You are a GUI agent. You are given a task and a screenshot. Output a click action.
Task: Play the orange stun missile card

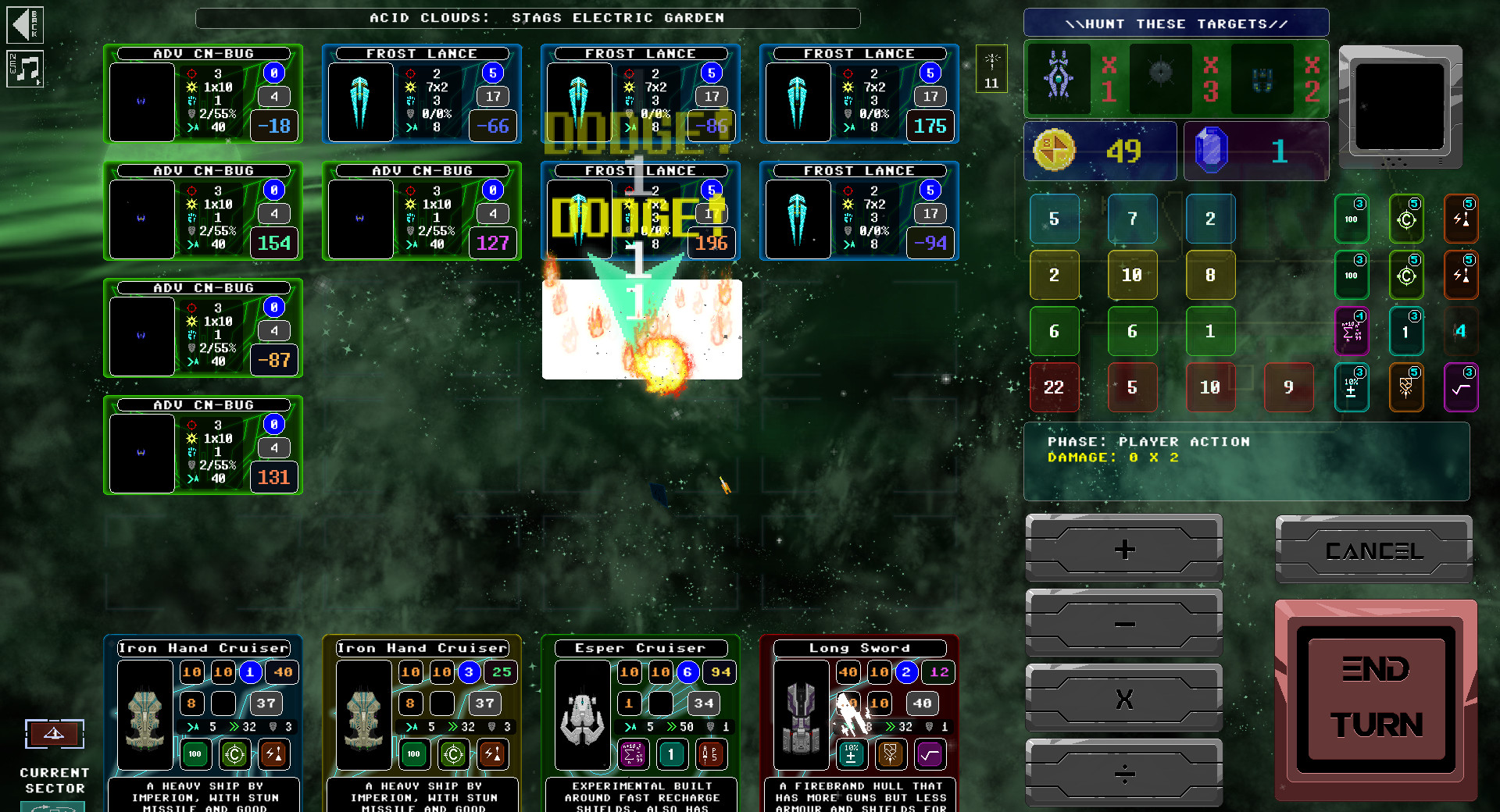(x=1462, y=219)
